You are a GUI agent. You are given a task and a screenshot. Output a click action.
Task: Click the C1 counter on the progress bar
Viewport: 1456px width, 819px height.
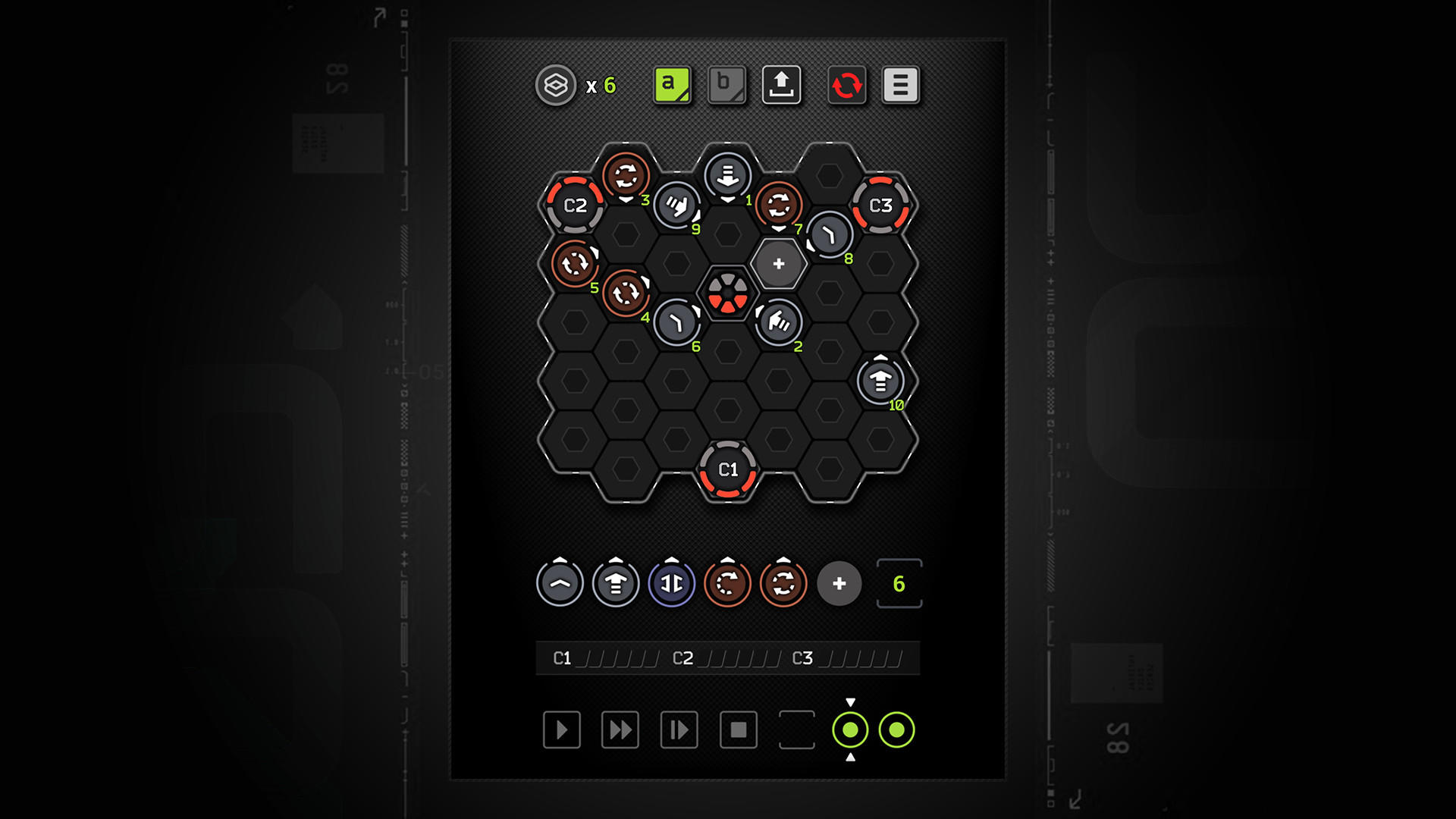point(563,658)
